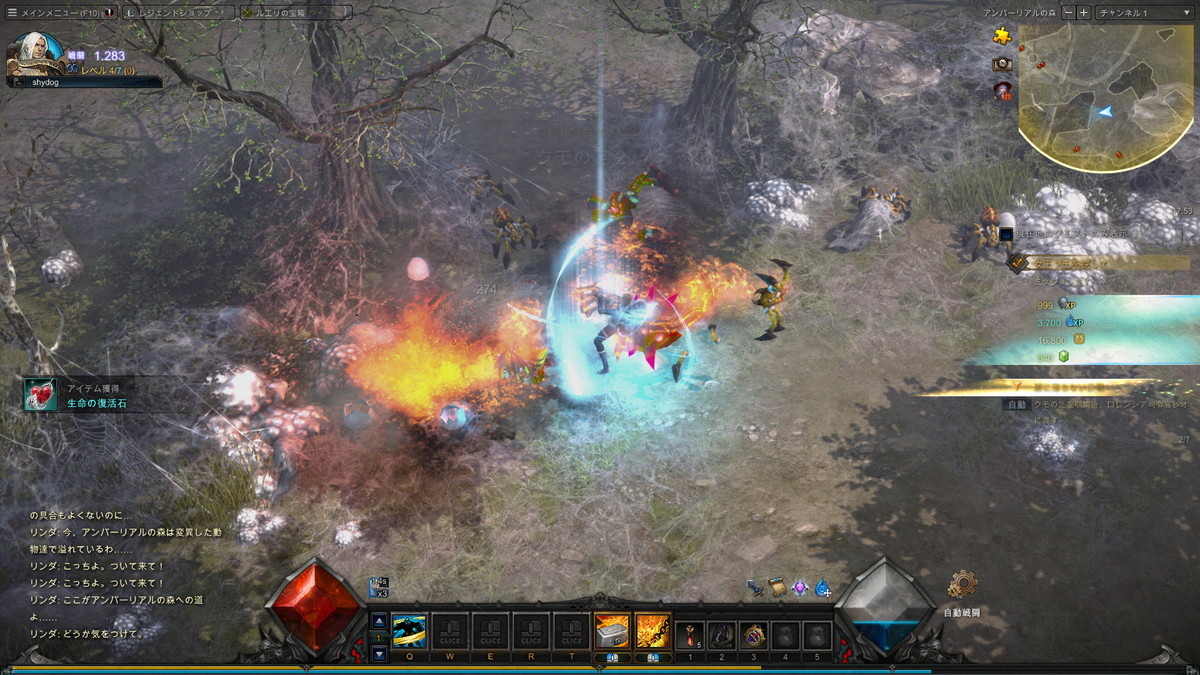Click the scroll icon above the hotbar
Viewport: 1200px width, 675px height.
pyautogui.click(x=777, y=588)
